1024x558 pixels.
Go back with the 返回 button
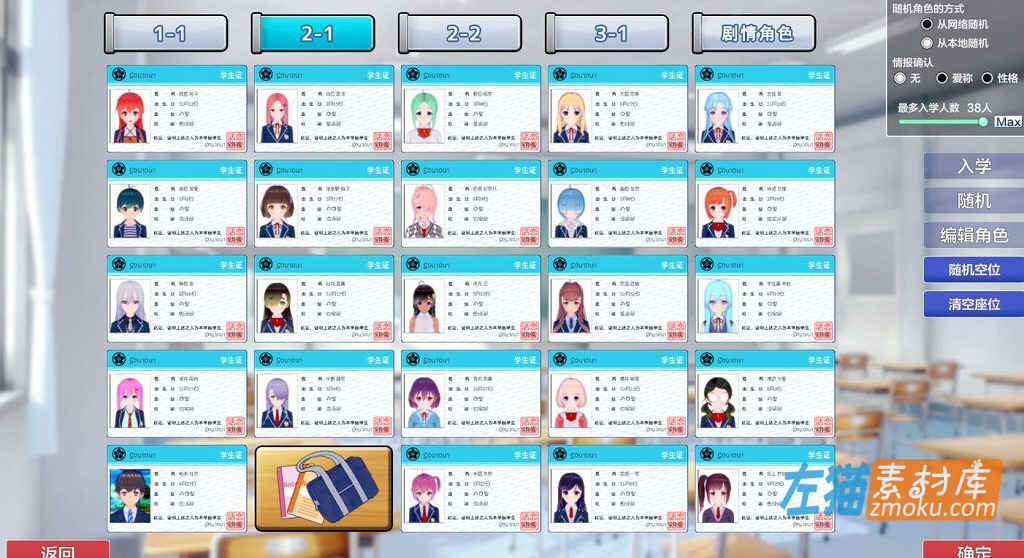click(x=58, y=550)
